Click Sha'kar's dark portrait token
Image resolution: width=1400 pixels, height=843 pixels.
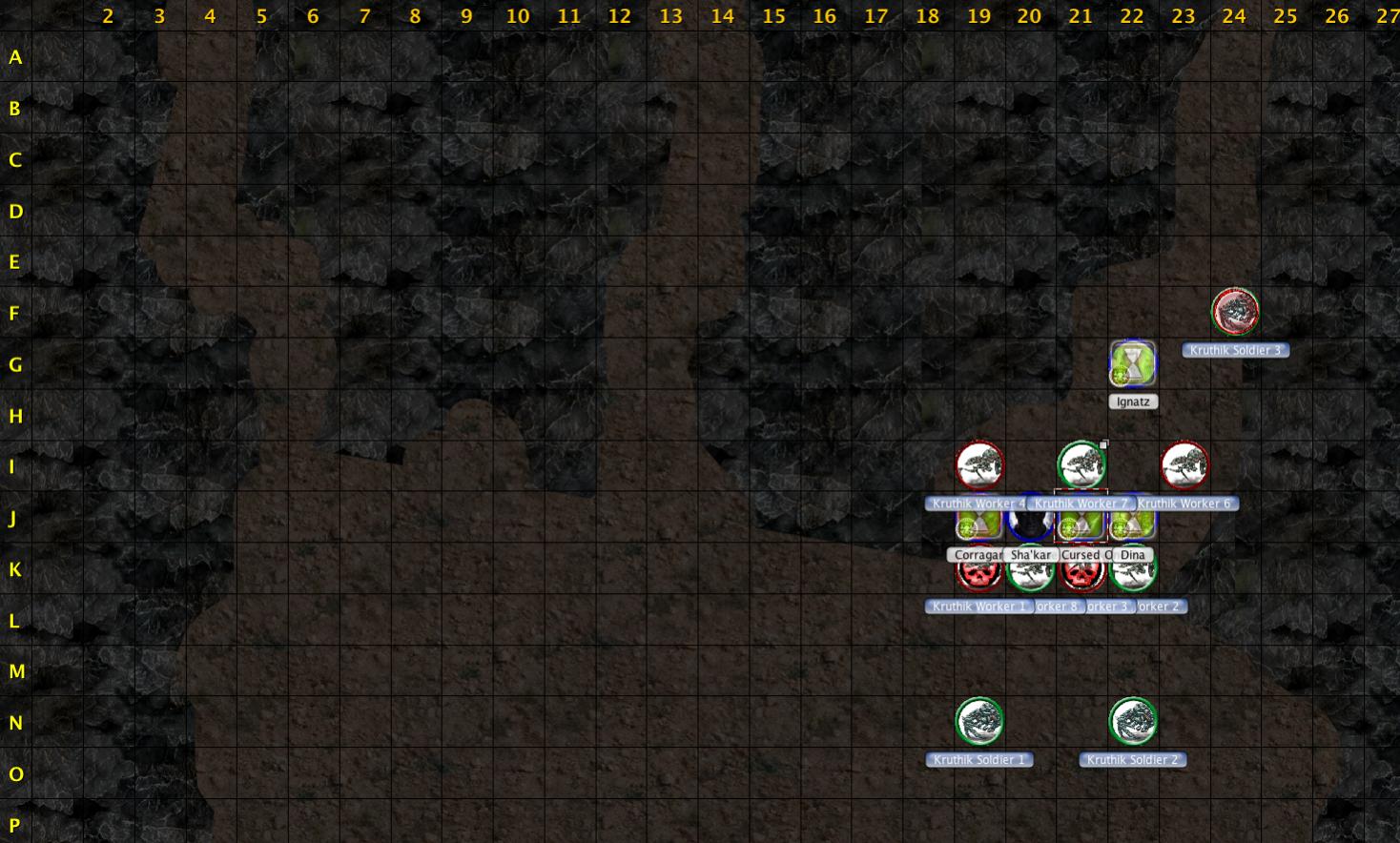(x=1030, y=523)
